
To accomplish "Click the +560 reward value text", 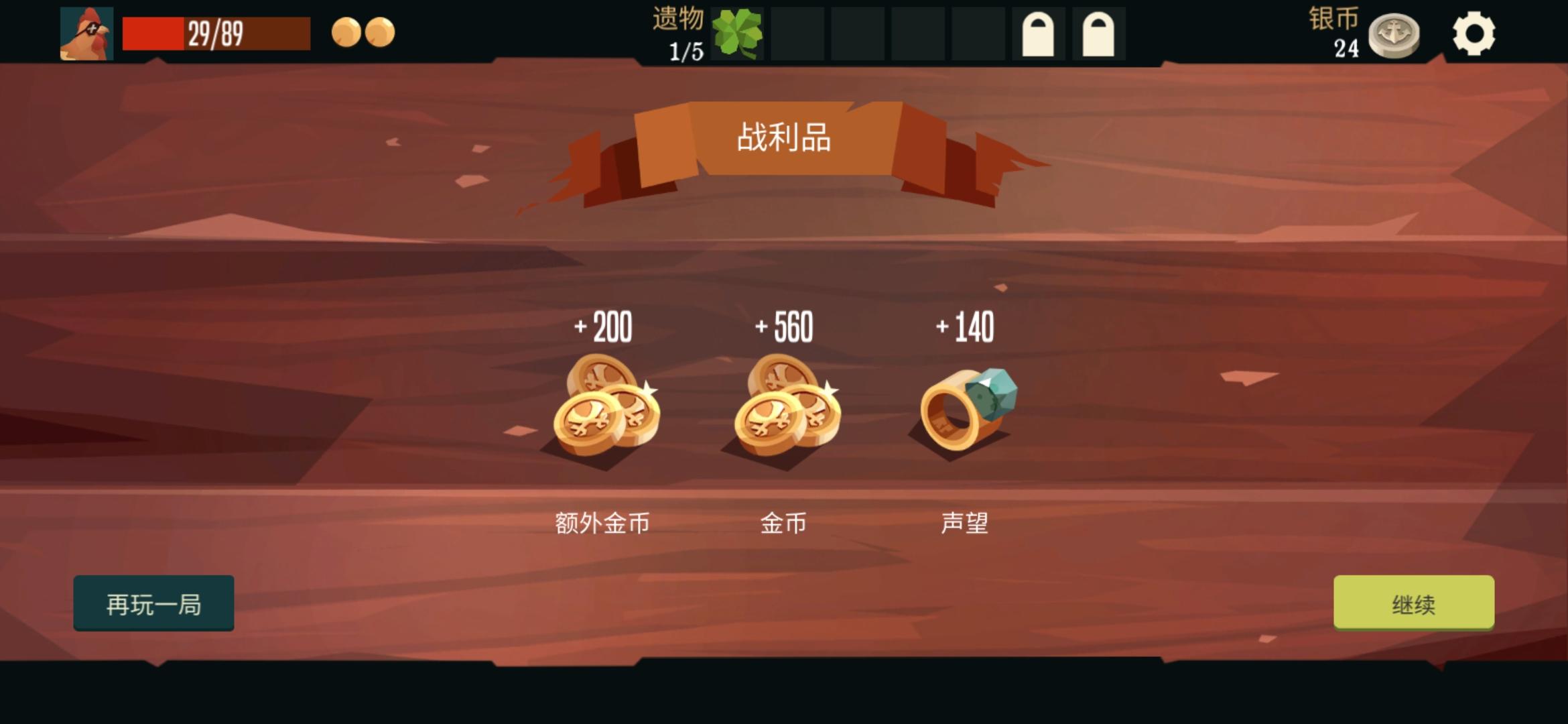I will click(784, 326).
